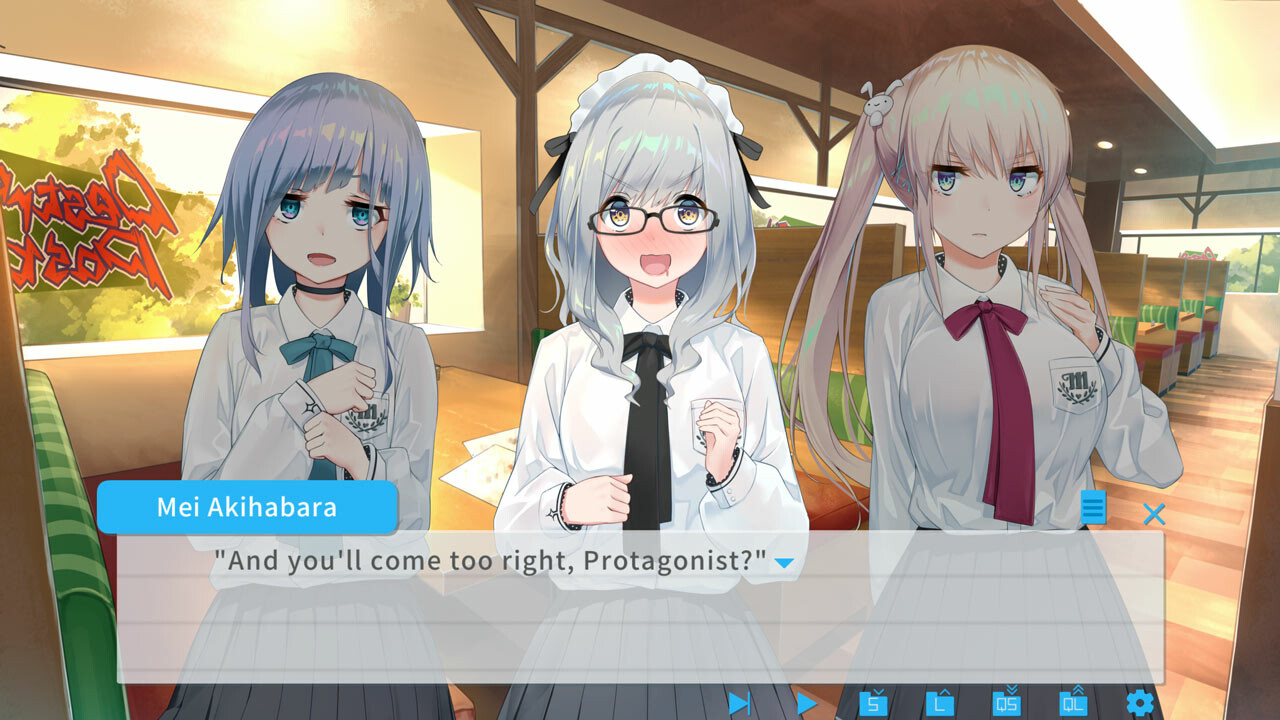Open the Load screen via the L icon
Viewport: 1280px width, 720px height.
point(940,705)
